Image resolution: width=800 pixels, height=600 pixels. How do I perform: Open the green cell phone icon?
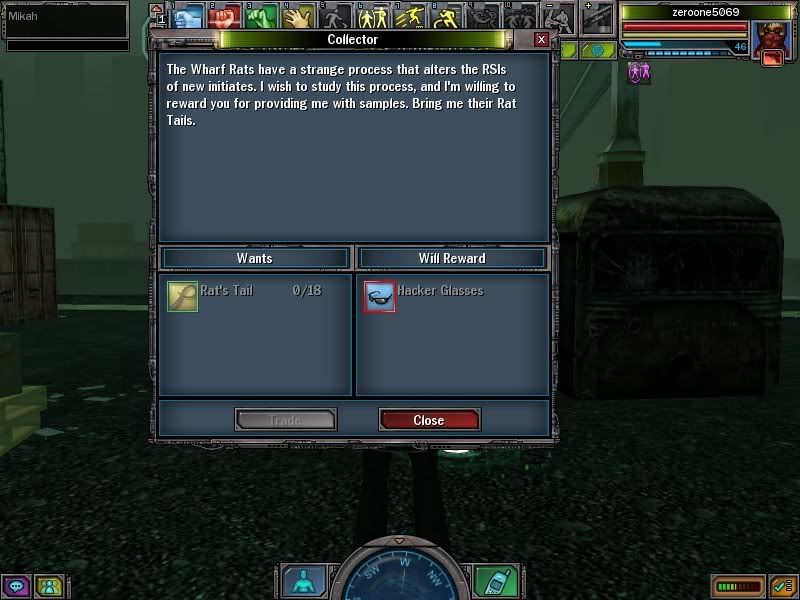point(491,581)
